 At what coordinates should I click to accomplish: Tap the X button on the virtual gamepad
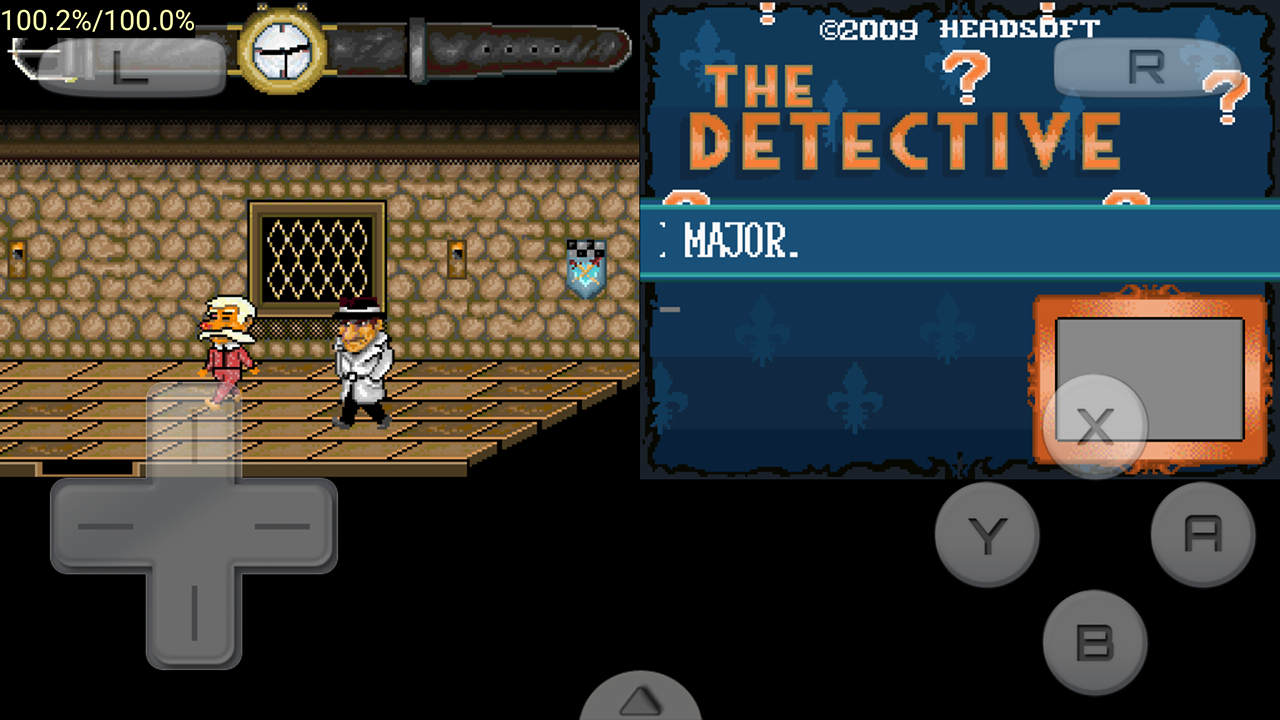click(x=1097, y=427)
